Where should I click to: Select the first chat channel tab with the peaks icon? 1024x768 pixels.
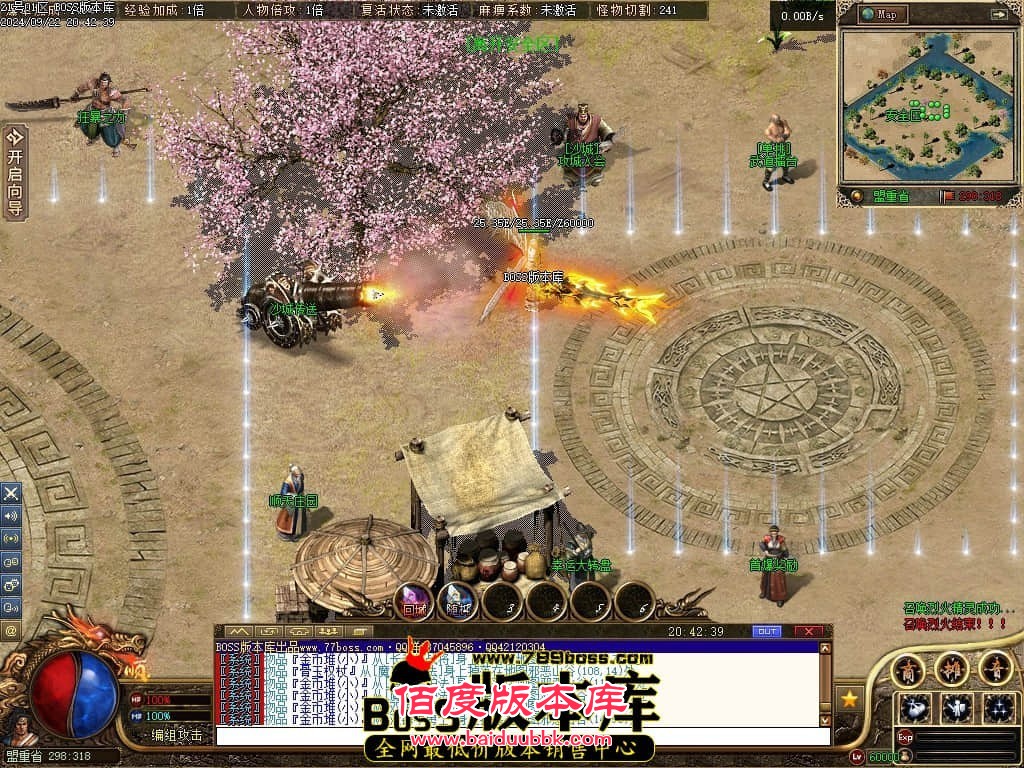(x=238, y=632)
